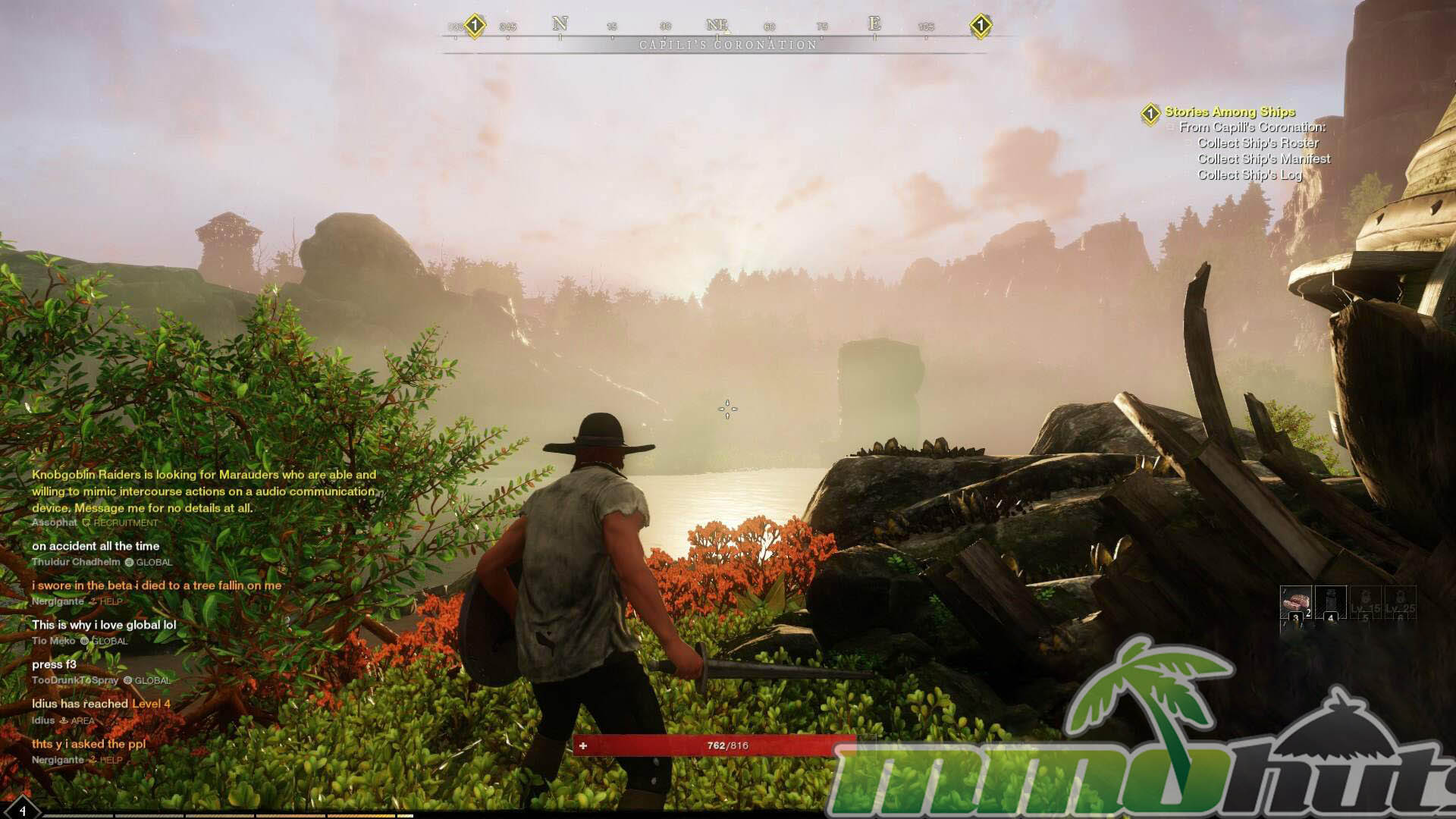
Task: Select Assophat's name in recruitment chat
Action: tap(54, 522)
